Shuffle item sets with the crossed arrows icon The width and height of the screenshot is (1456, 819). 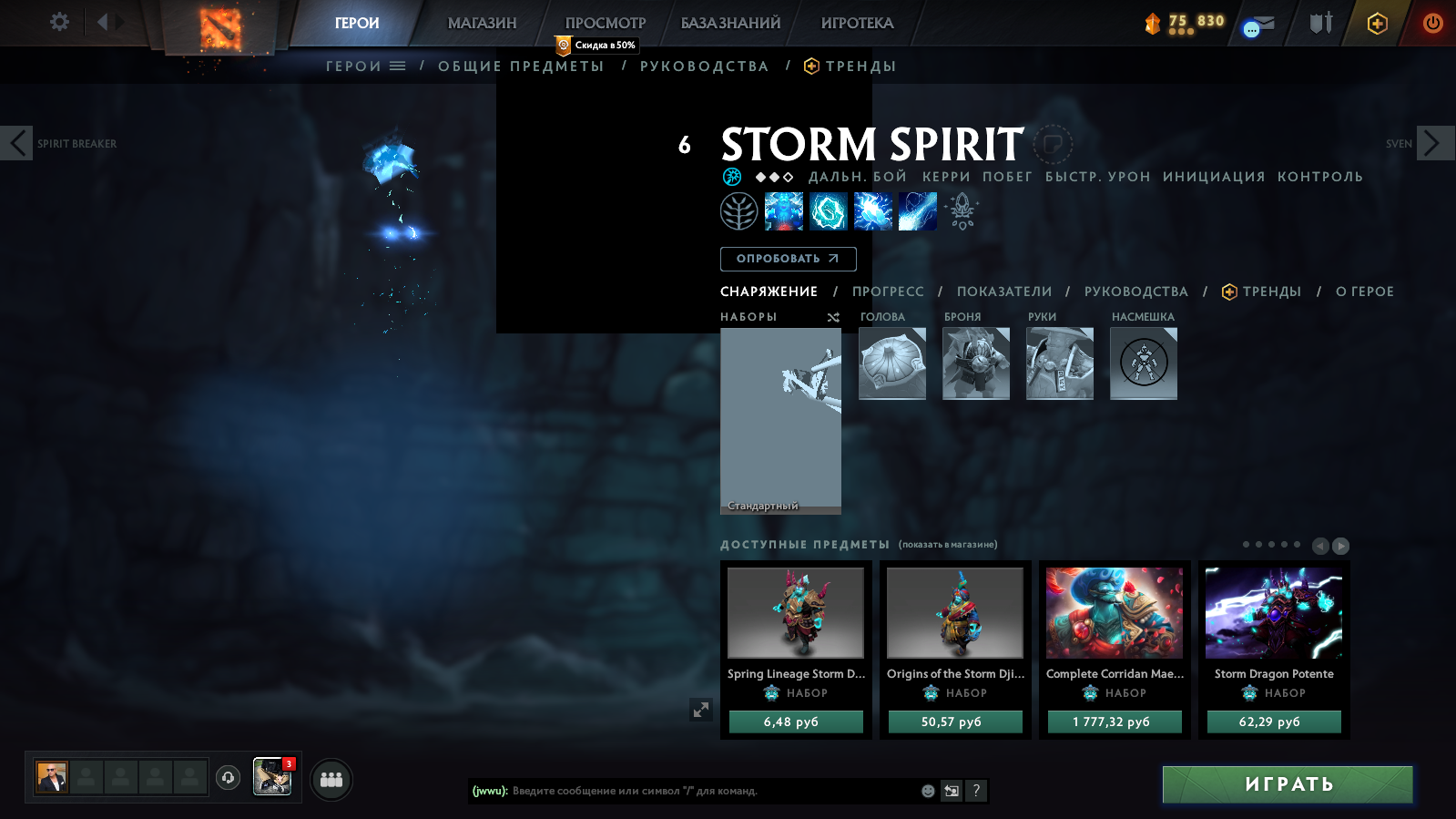click(831, 318)
